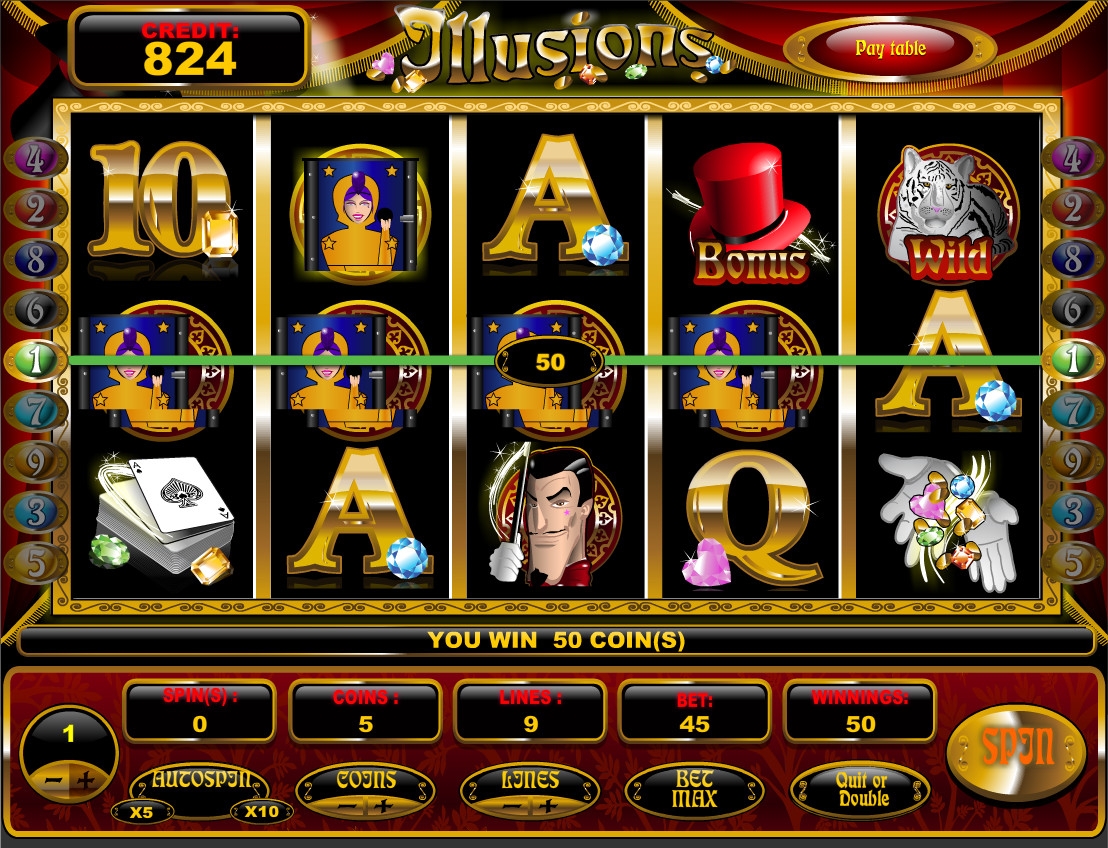Decrease coins with the Coins minus button
The width and height of the screenshot is (1108, 848).
[x=349, y=806]
